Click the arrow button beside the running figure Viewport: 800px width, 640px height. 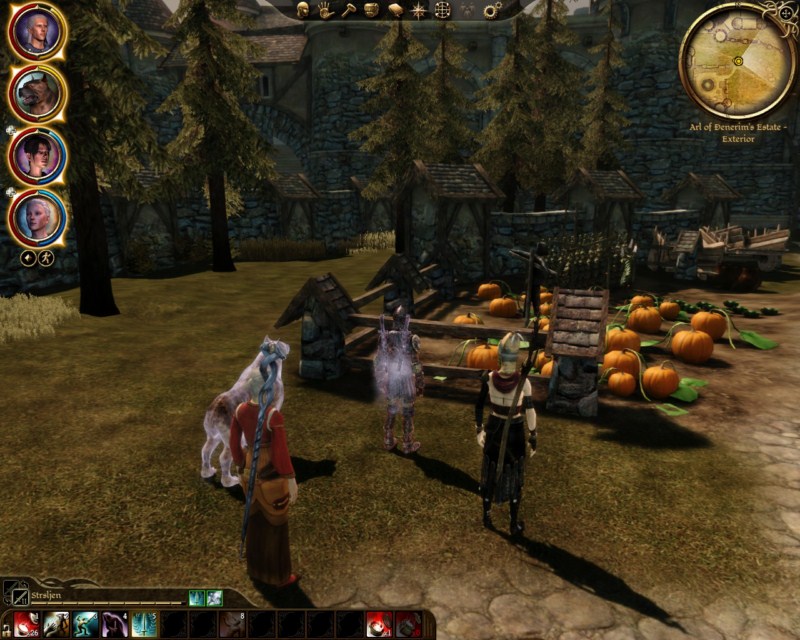pos(29,258)
